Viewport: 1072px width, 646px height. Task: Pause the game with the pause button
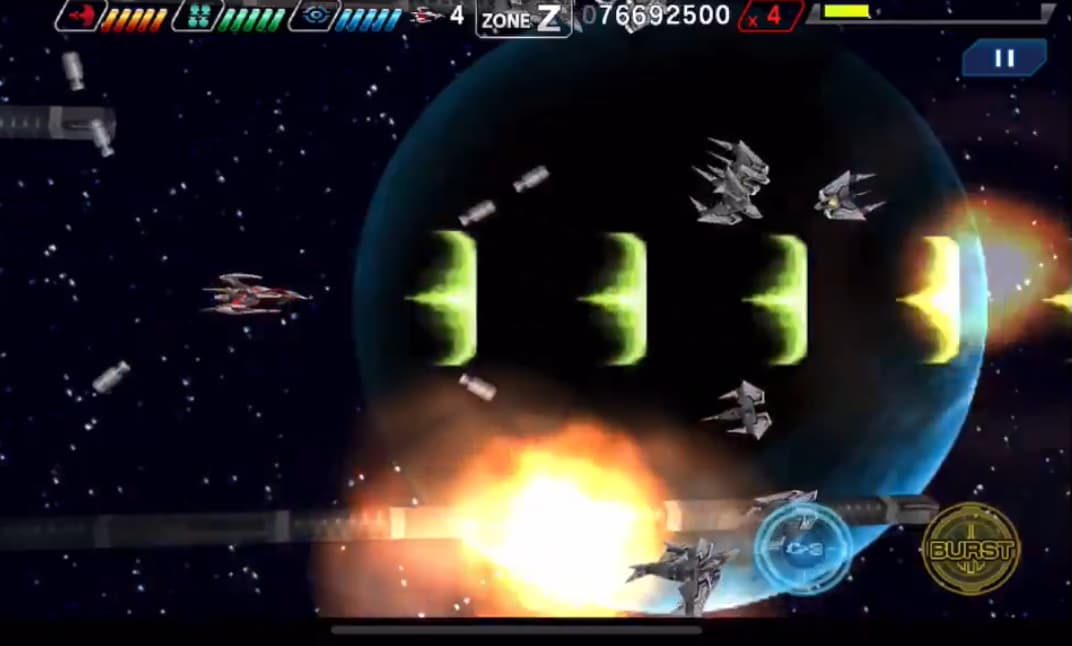point(1004,58)
